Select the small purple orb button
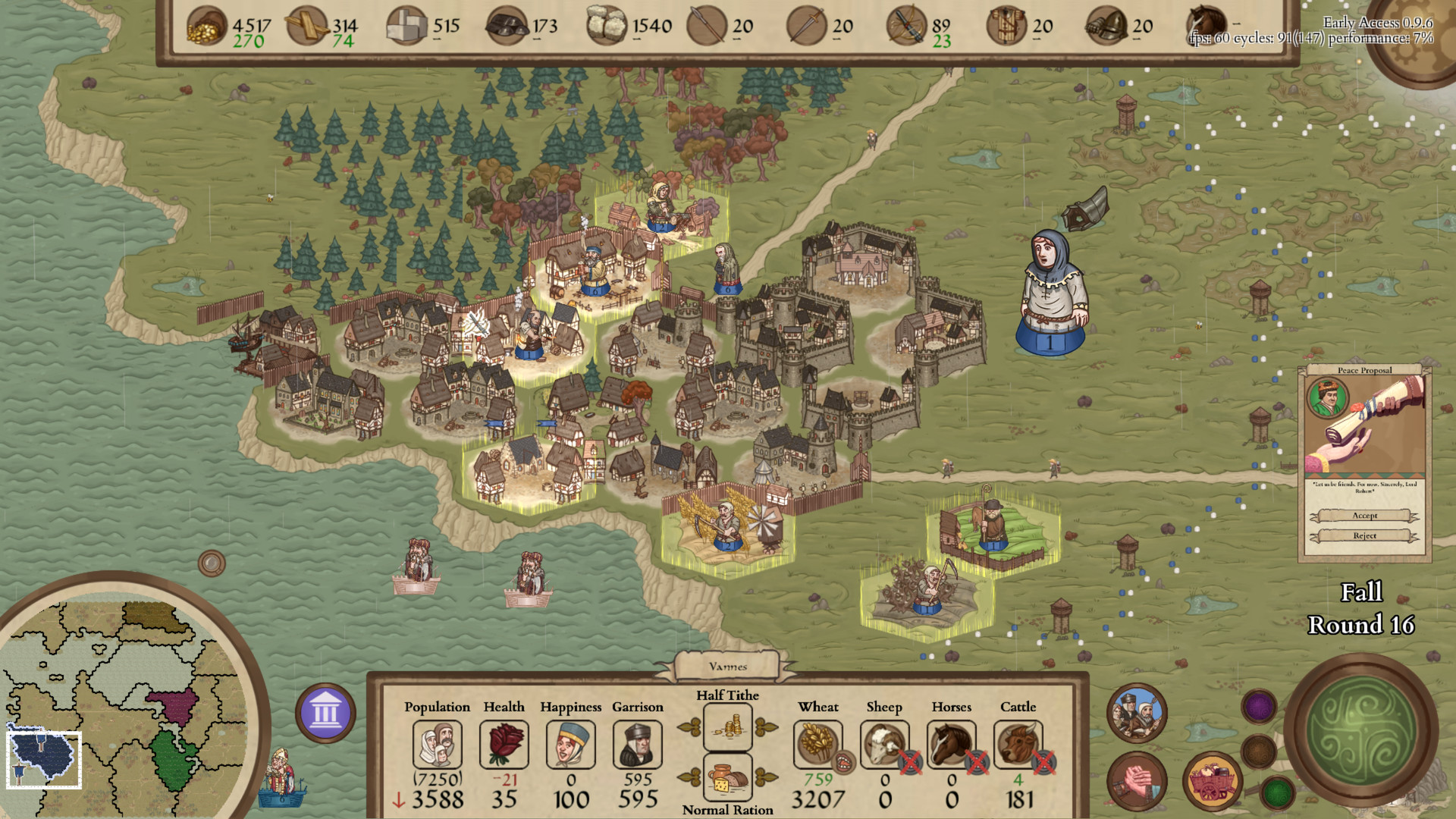The height and width of the screenshot is (819, 1456). pos(1259,707)
